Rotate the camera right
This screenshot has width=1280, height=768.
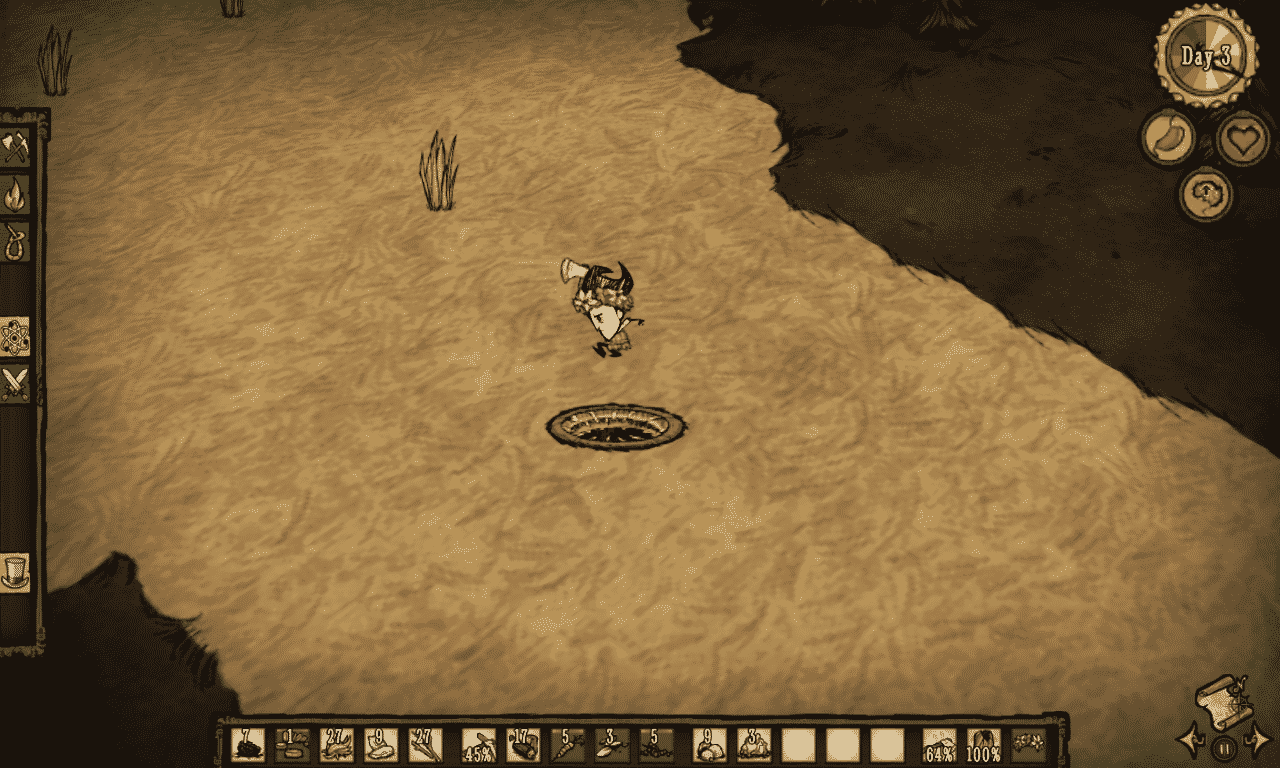click(1256, 744)
